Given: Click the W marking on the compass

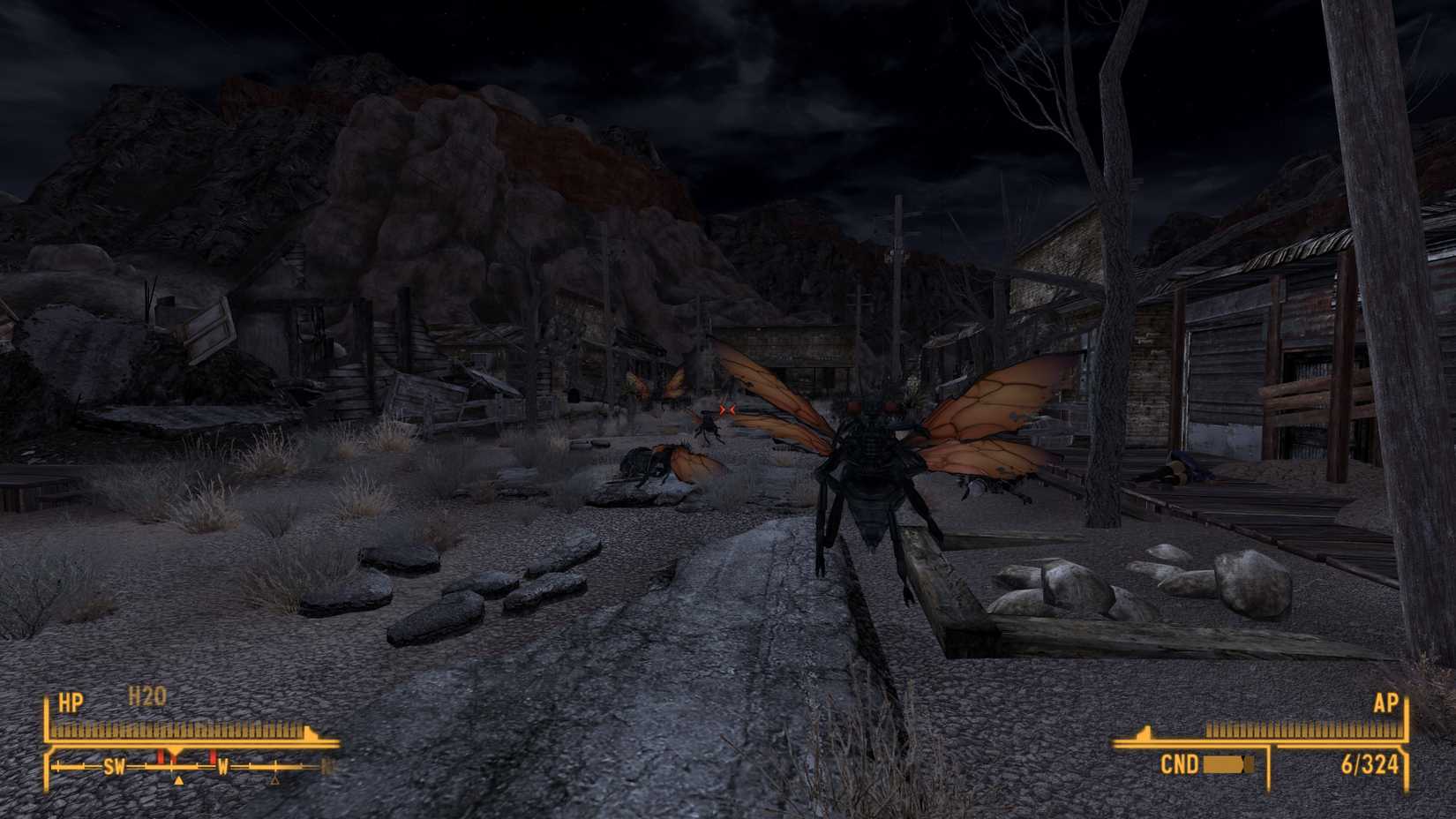Looking at the screenshot, I should click(223, 767).
